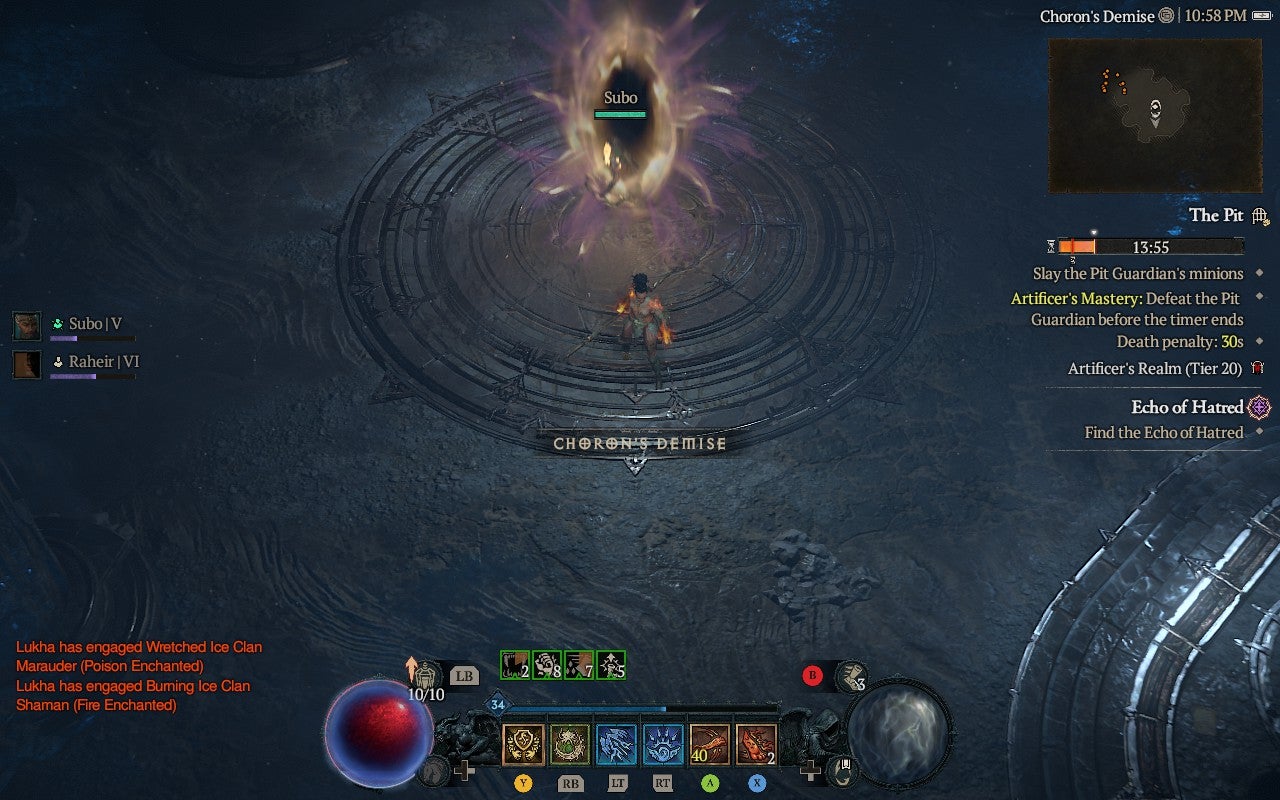Select the yellow shield skill on the action bar
This screenshot has width=1280, height=800.
pyautogui.click(x=522, y=745)
